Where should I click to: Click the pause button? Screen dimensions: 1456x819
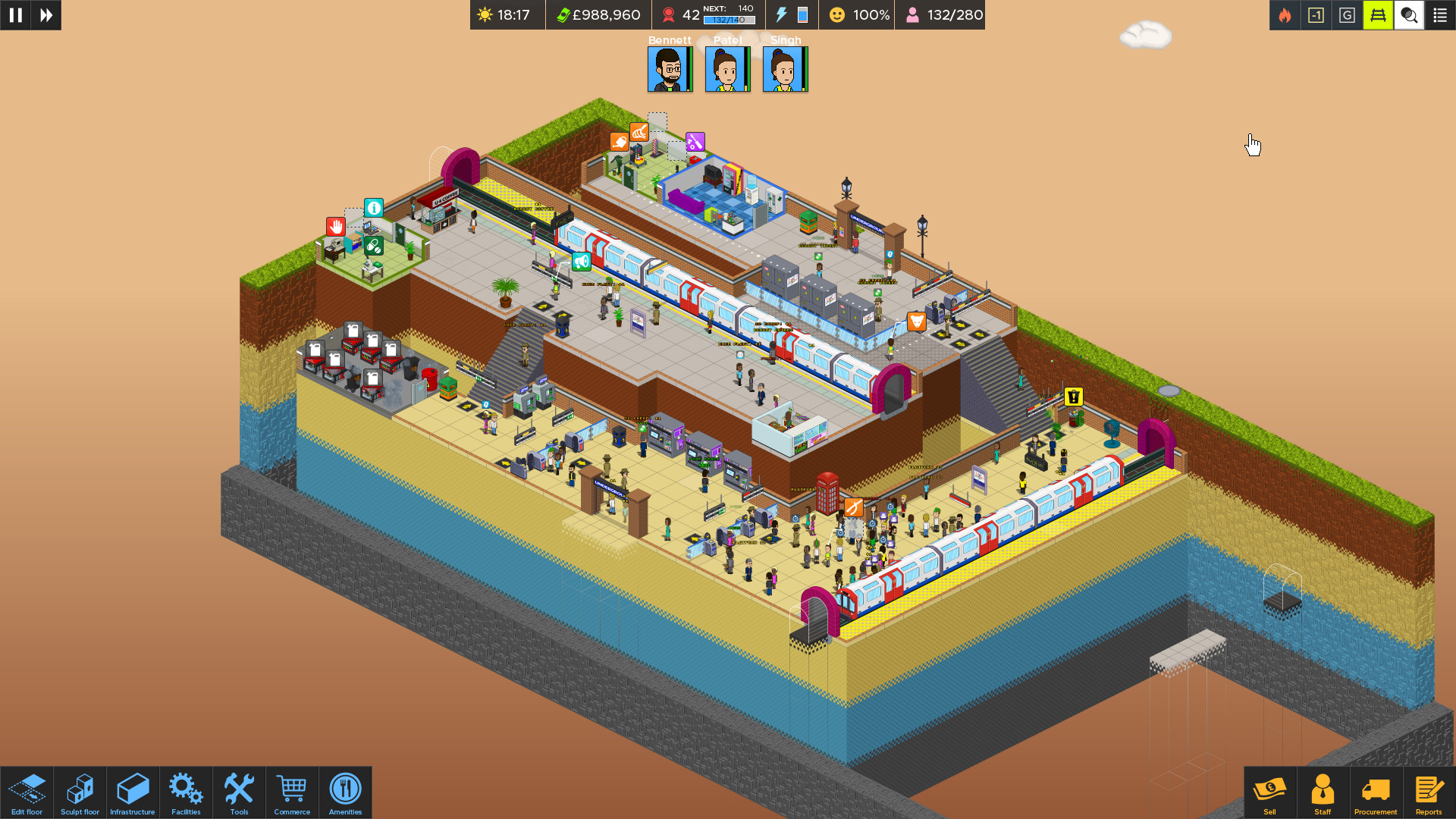14,15
